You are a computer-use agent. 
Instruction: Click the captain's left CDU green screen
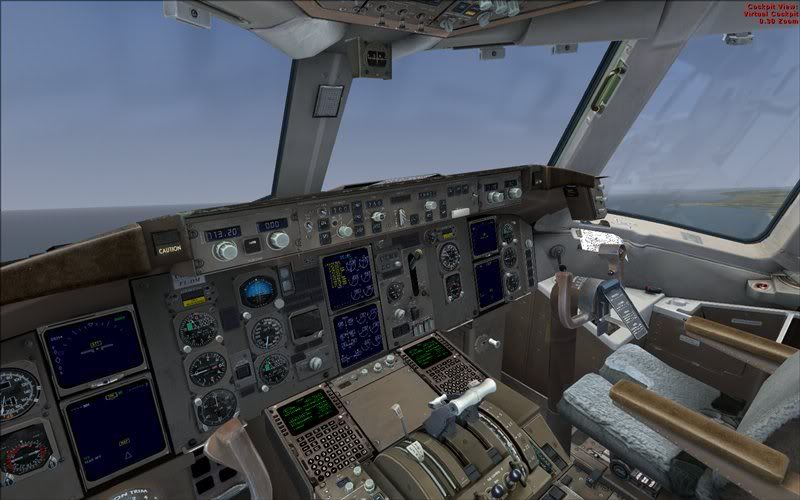point(306,409)
